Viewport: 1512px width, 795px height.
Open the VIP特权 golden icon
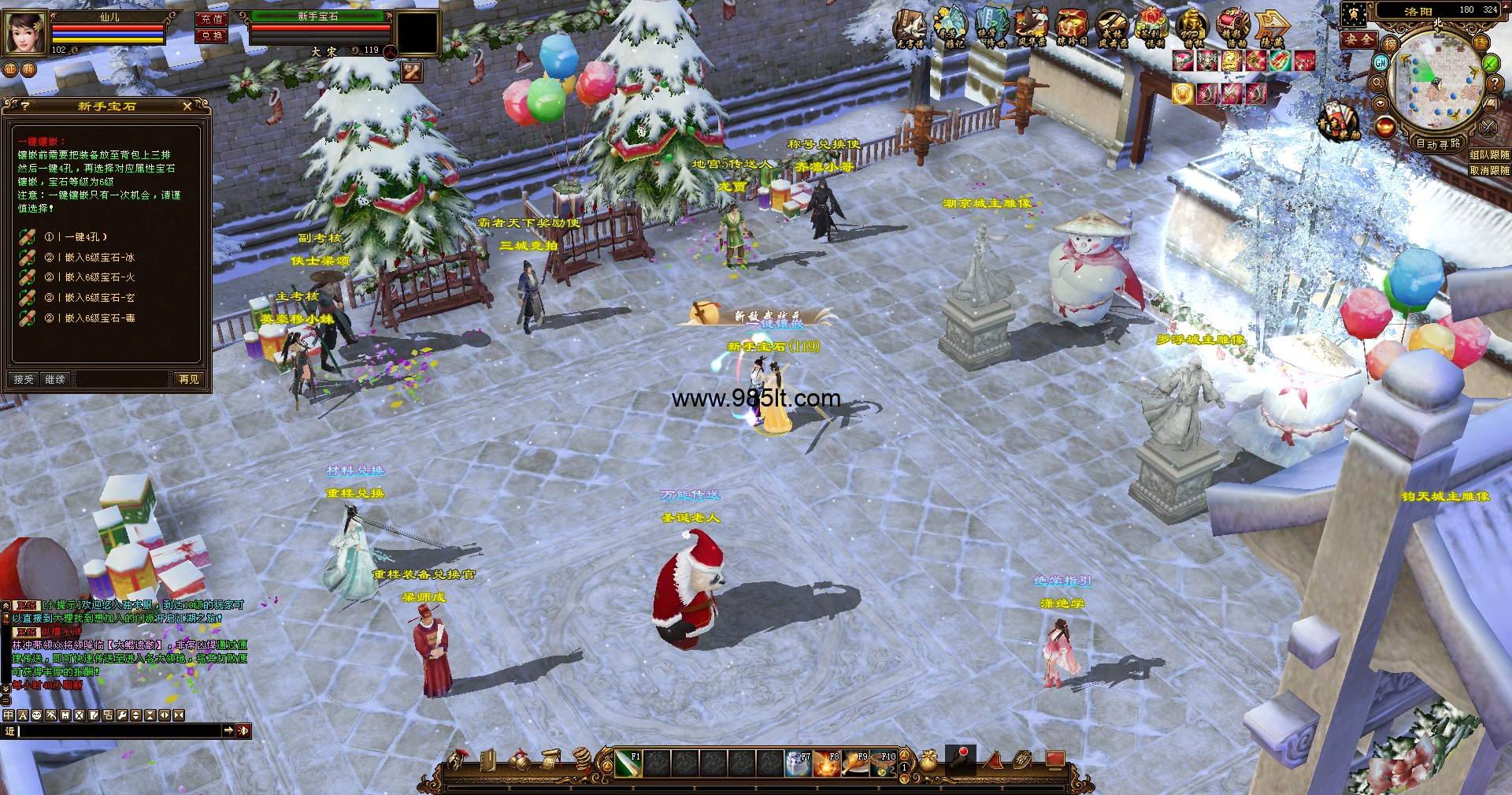[x=1191, y=28]
